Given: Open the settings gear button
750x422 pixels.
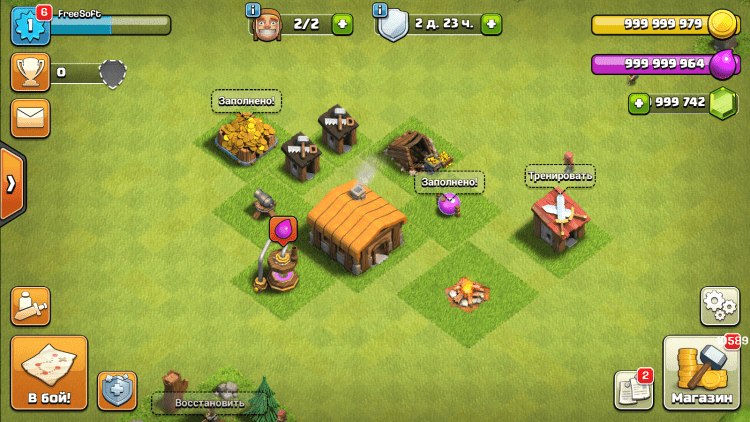Looking at the screenshot, I should coord(719,305).
